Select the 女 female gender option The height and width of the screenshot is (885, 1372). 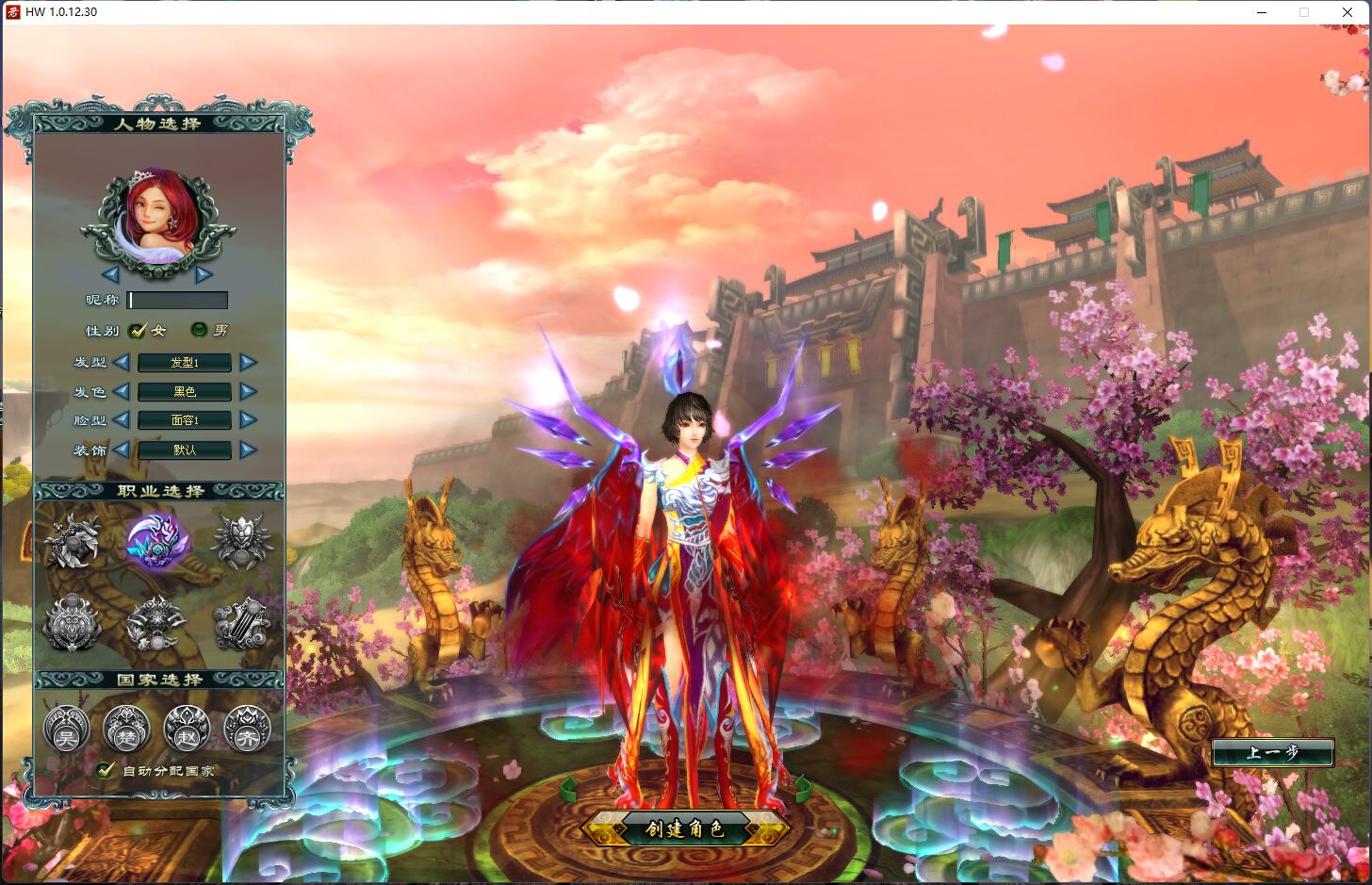click(139, 330)
